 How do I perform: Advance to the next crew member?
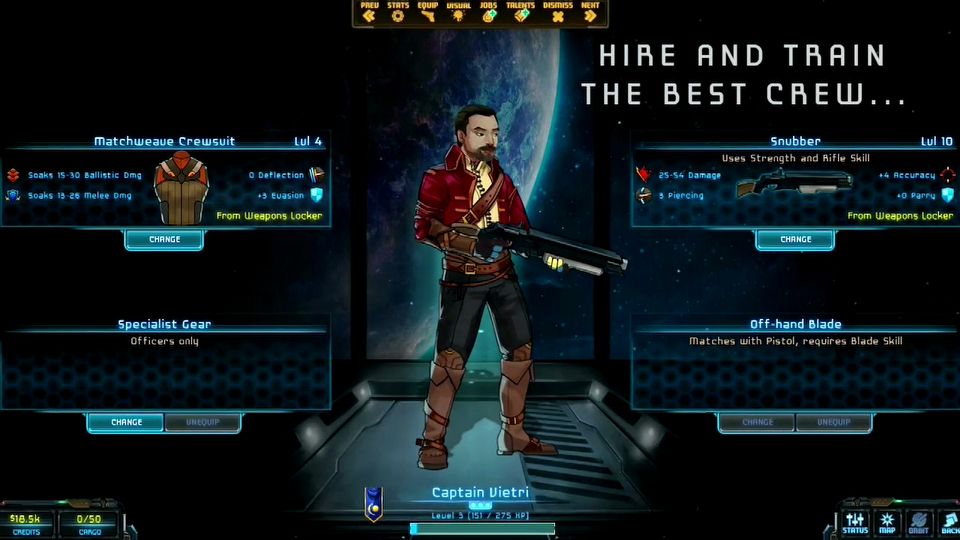tap(590, 13)
